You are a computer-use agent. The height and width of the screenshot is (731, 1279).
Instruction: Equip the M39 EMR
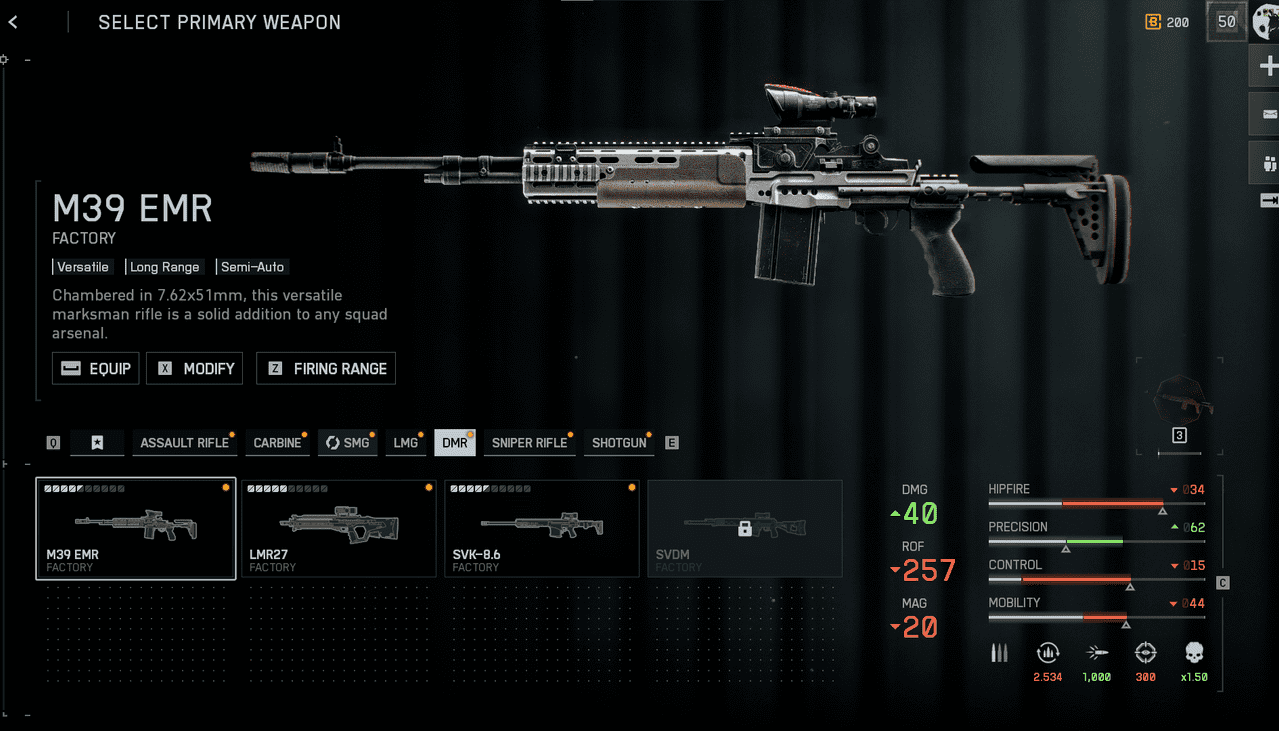point(96,368)
